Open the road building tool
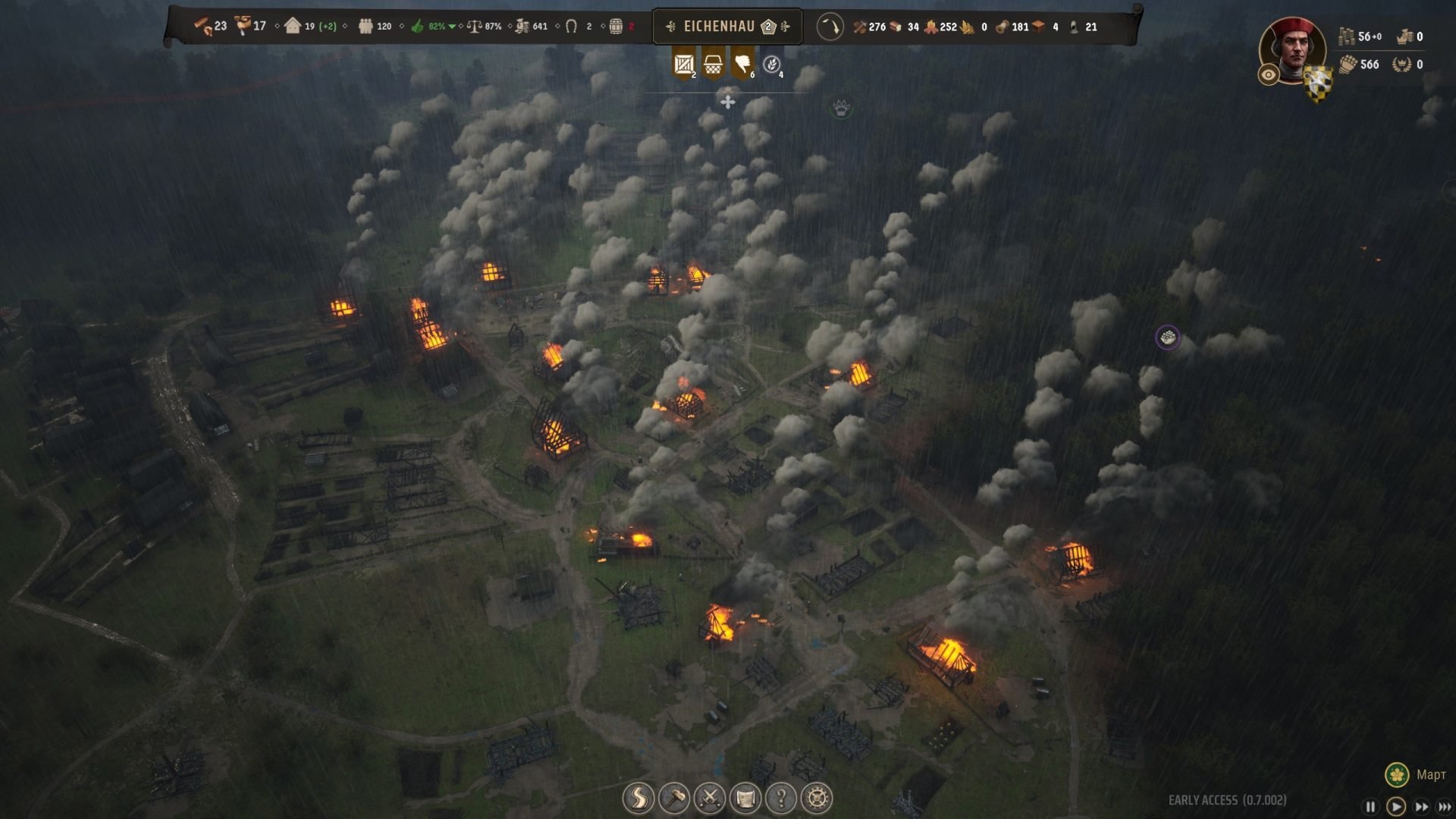 (x=639, y=798)
